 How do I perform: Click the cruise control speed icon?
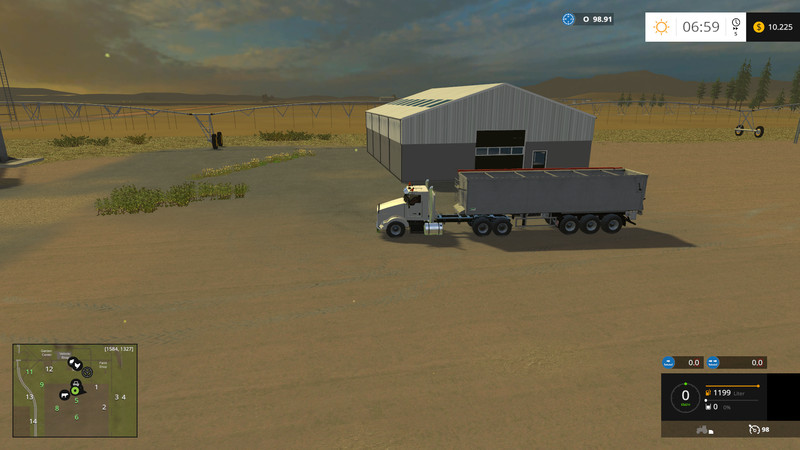pos(752,429)
